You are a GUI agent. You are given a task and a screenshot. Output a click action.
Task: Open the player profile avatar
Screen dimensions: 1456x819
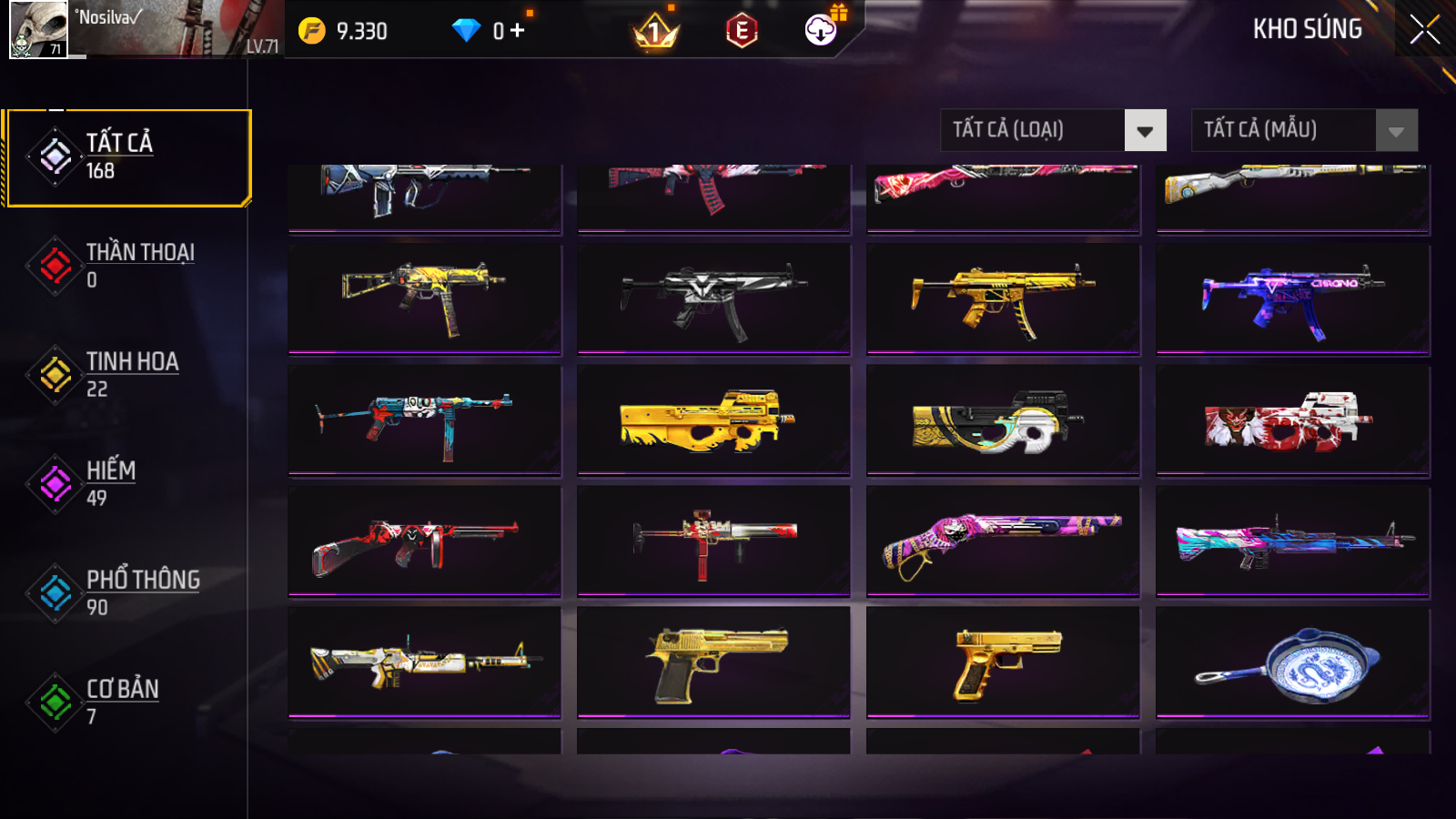38,29
